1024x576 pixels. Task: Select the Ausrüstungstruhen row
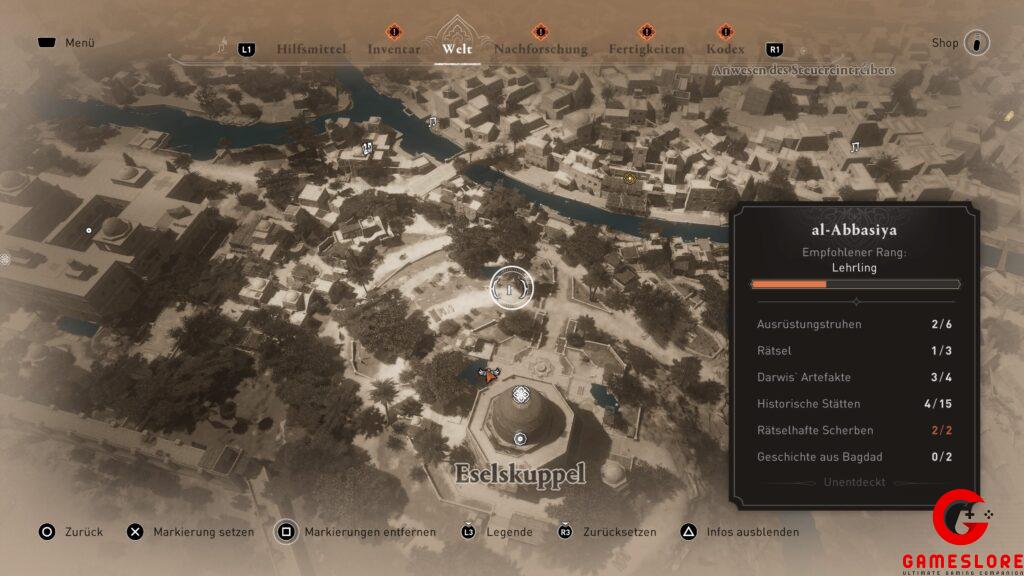point(853,324)
